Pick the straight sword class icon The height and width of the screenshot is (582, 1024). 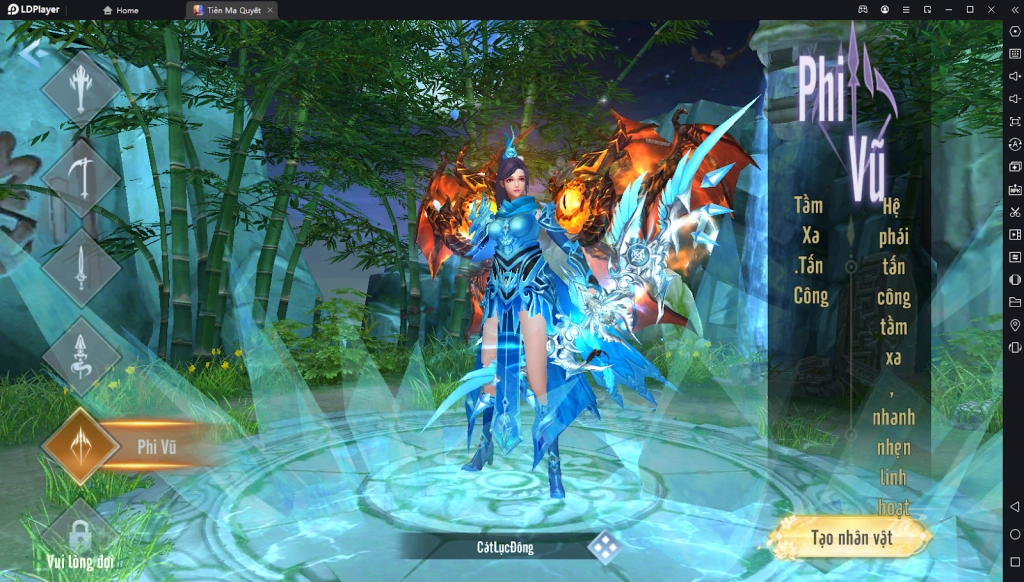pos(81,266)
